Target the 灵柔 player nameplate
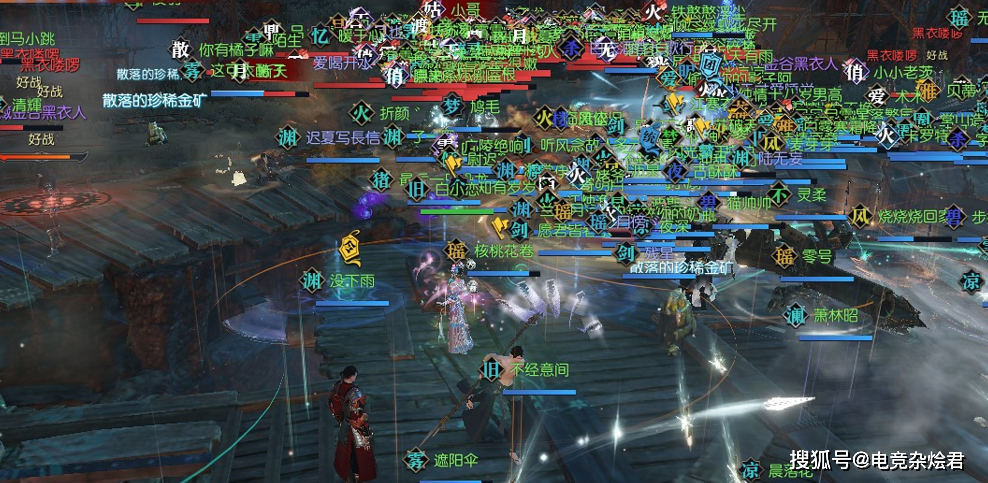This screenshot has width=988, height=483. 812,195
